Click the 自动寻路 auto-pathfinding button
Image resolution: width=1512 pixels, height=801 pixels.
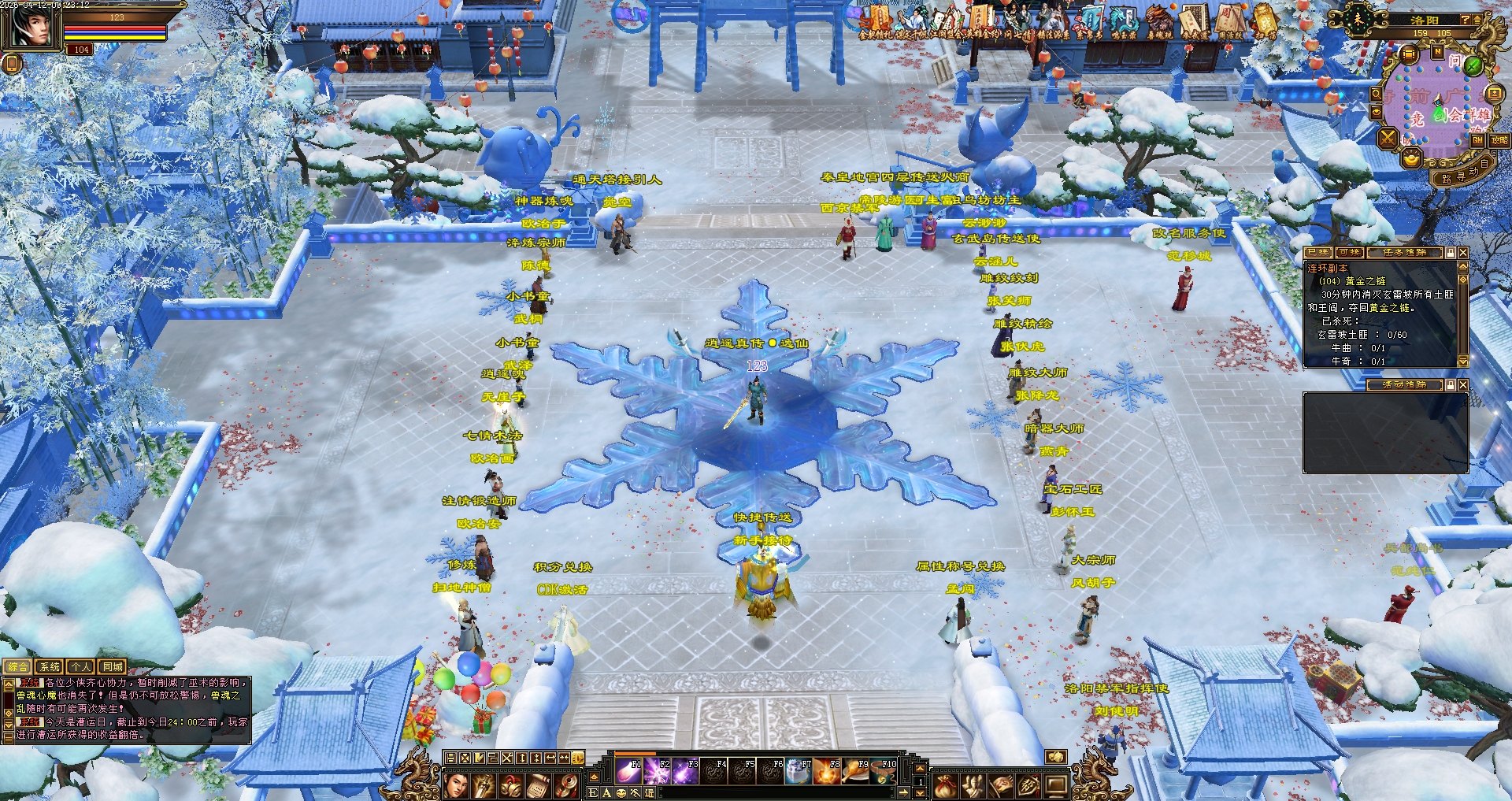pyautogui.click(x=1466, y=172)
